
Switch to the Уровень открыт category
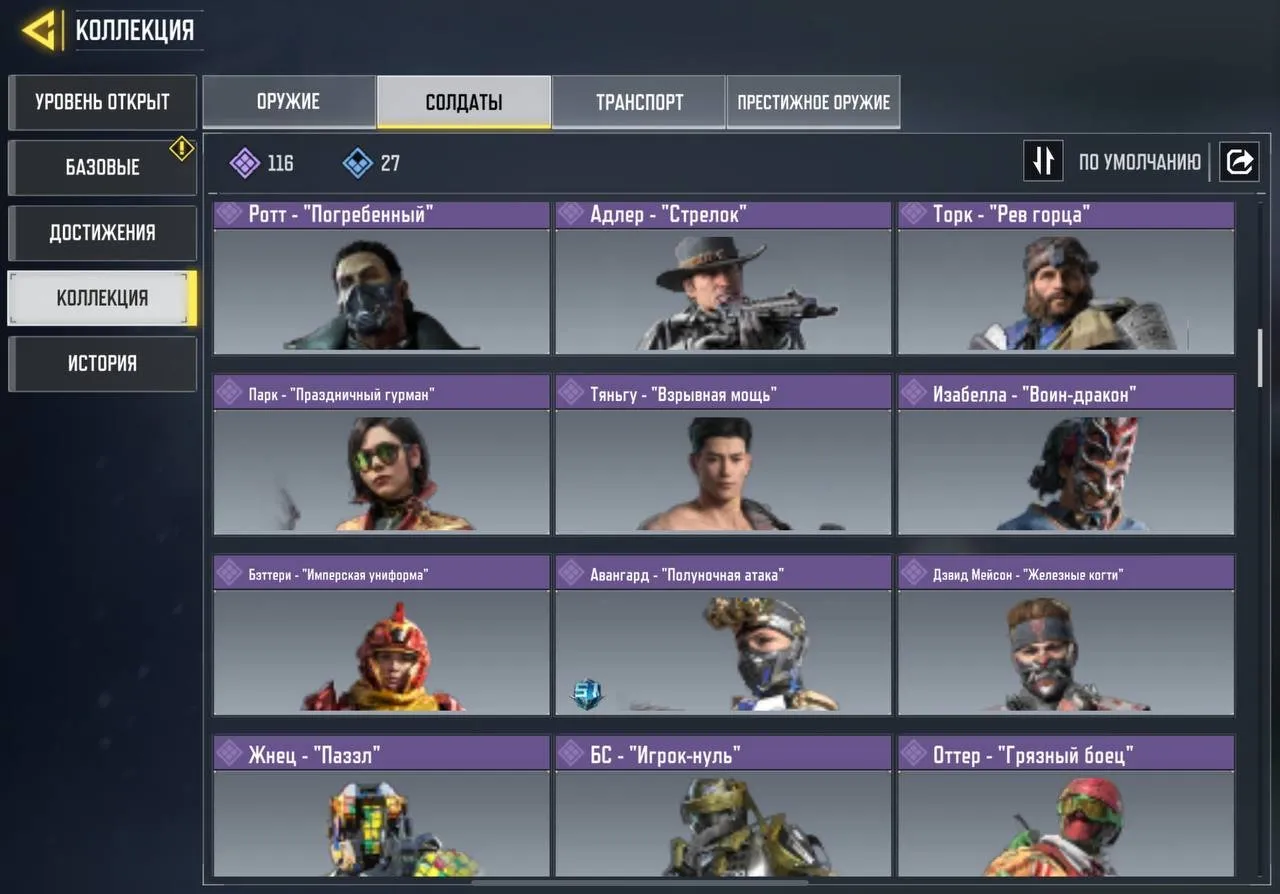pyautogui.click(x=102, y=102)
